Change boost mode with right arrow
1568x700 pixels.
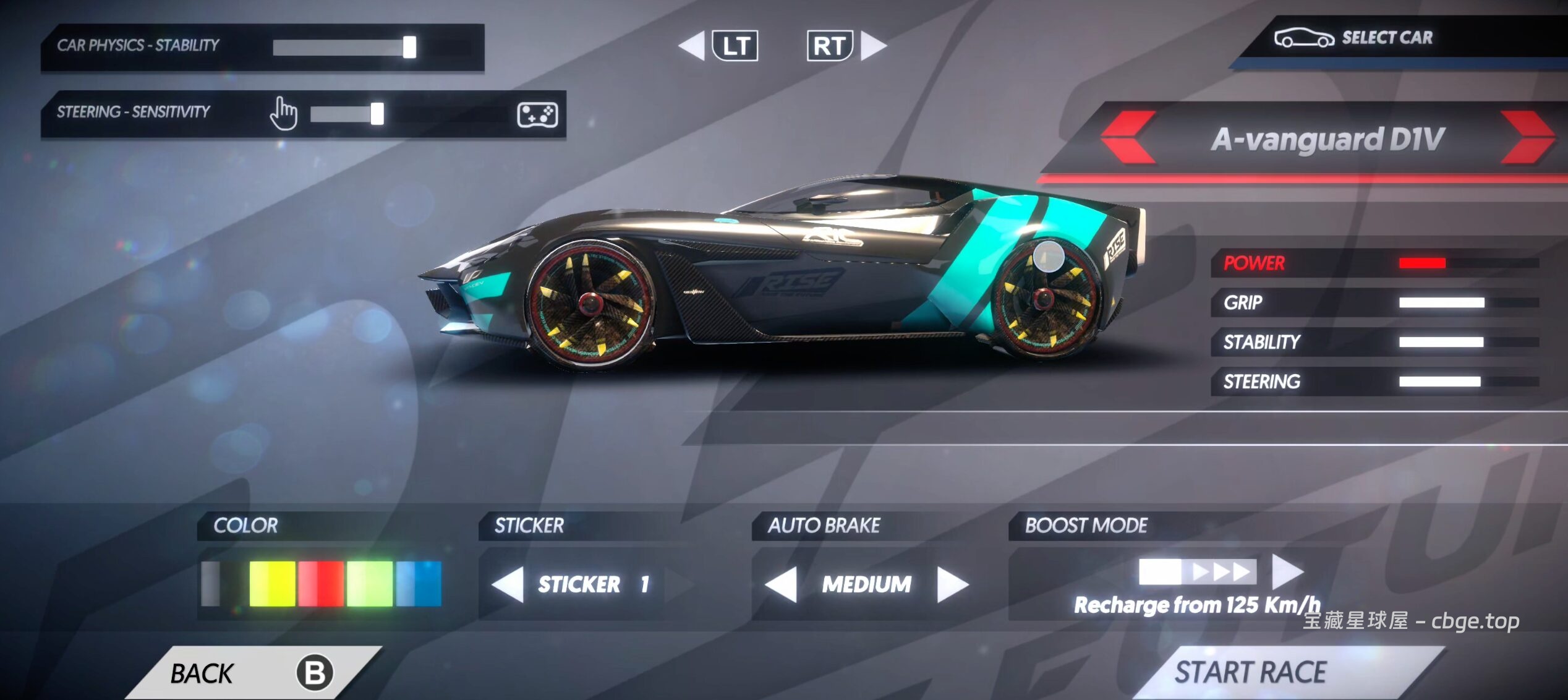click(x=1287, y=571)
